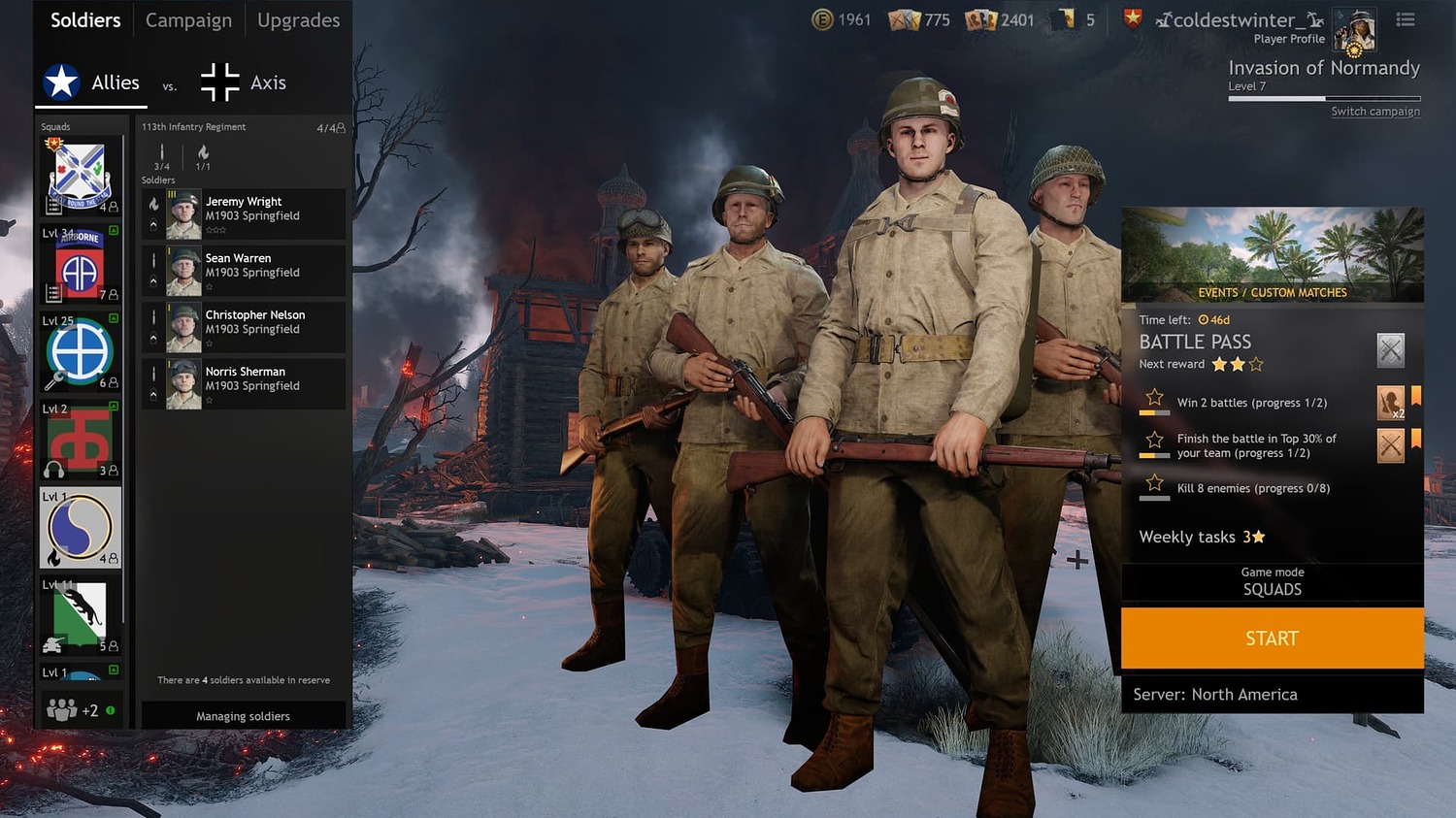Image resolution: width=1456 pixels, height=818 pixels.
Task: Click the hamburger menu in top-right corner
Action: pyautogui.click(x=1406, y=19)
